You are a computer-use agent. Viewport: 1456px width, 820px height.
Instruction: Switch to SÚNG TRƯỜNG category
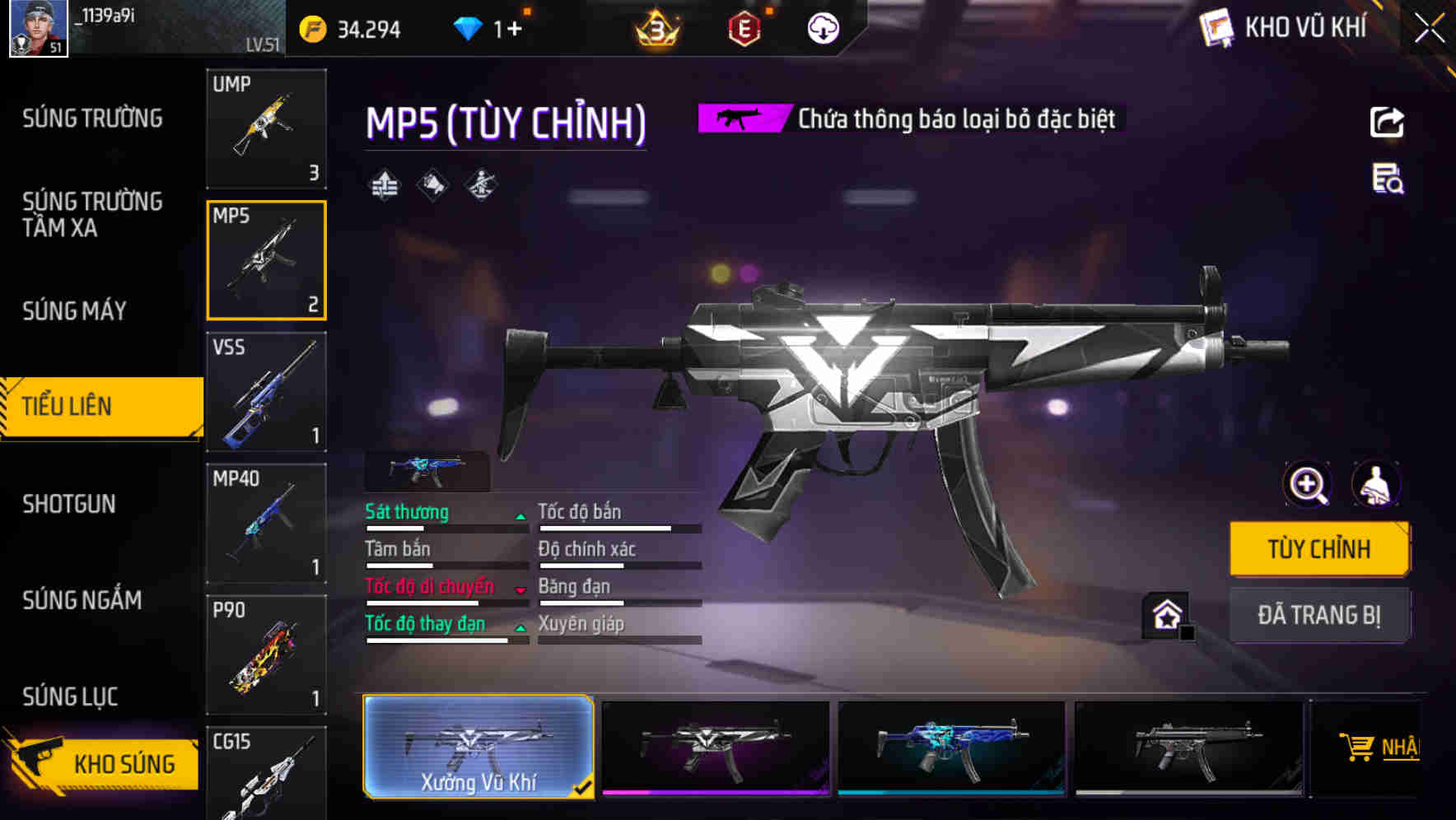pyautogui.click(x=92, y=119)
